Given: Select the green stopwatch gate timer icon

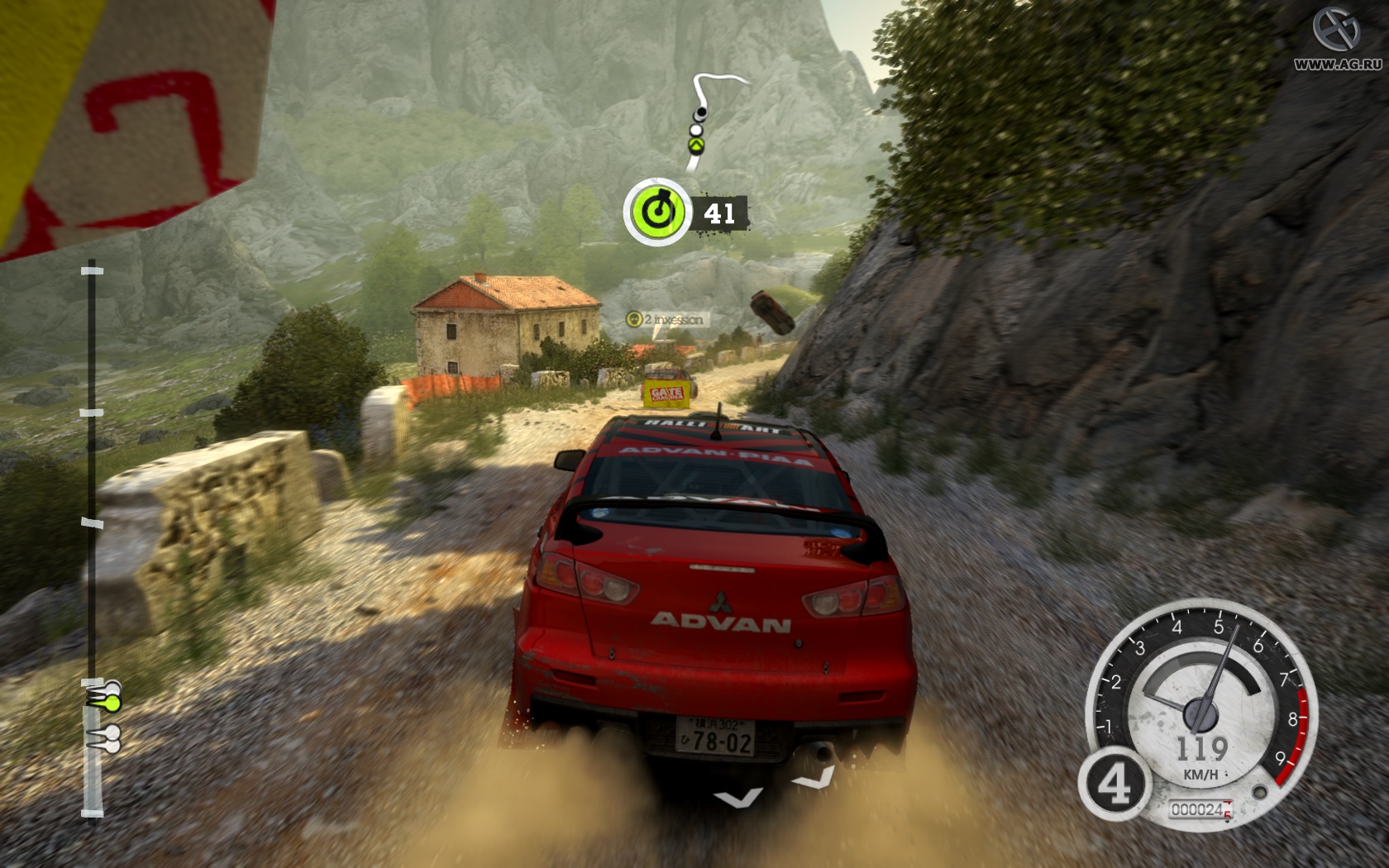Looking at the screenshot, I should tap(656, 212).
